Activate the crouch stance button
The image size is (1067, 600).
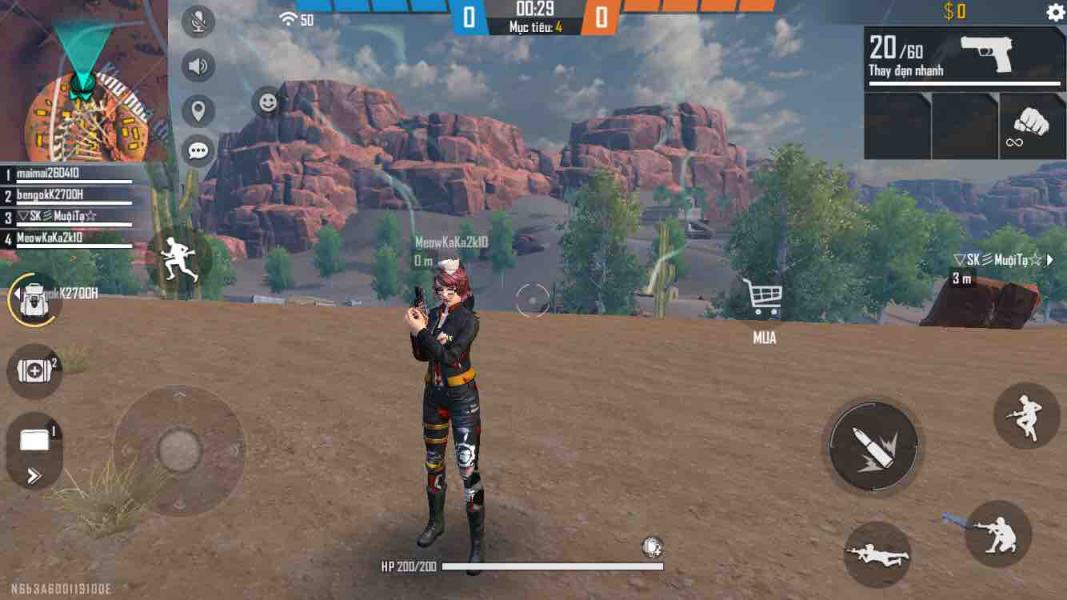click(997, 535)
